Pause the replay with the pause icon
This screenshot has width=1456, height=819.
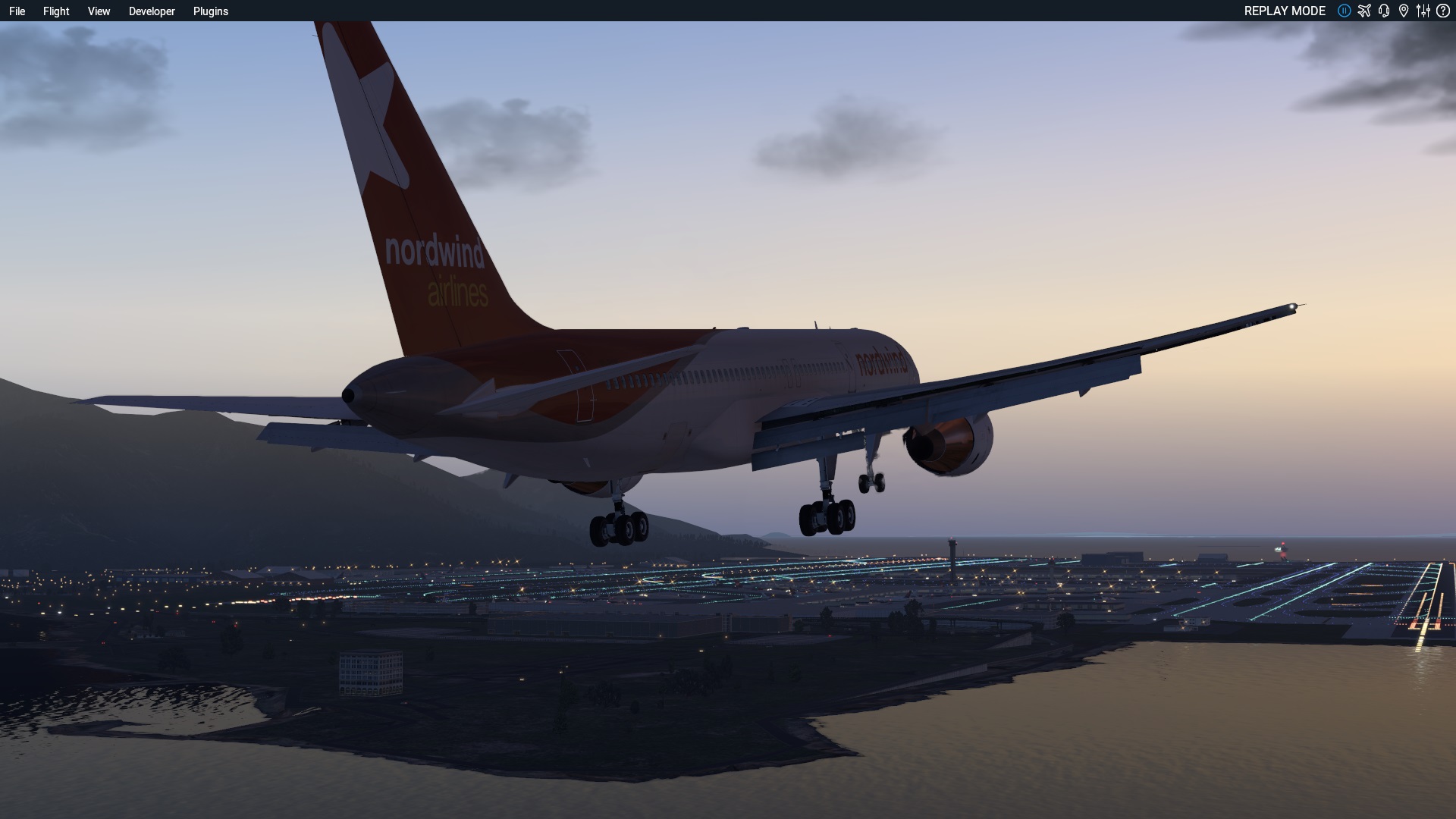[1345, 11]
